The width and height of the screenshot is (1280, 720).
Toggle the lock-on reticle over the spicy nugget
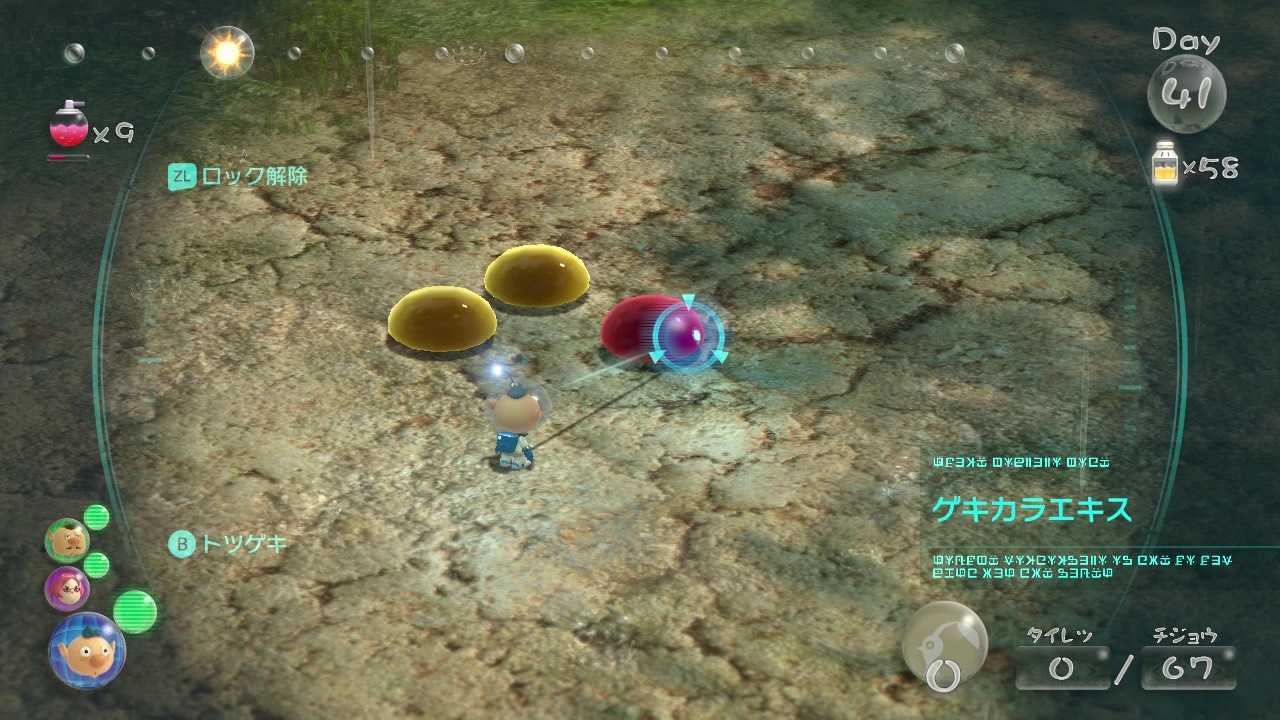pyautogui.click(x=686, y=332)
